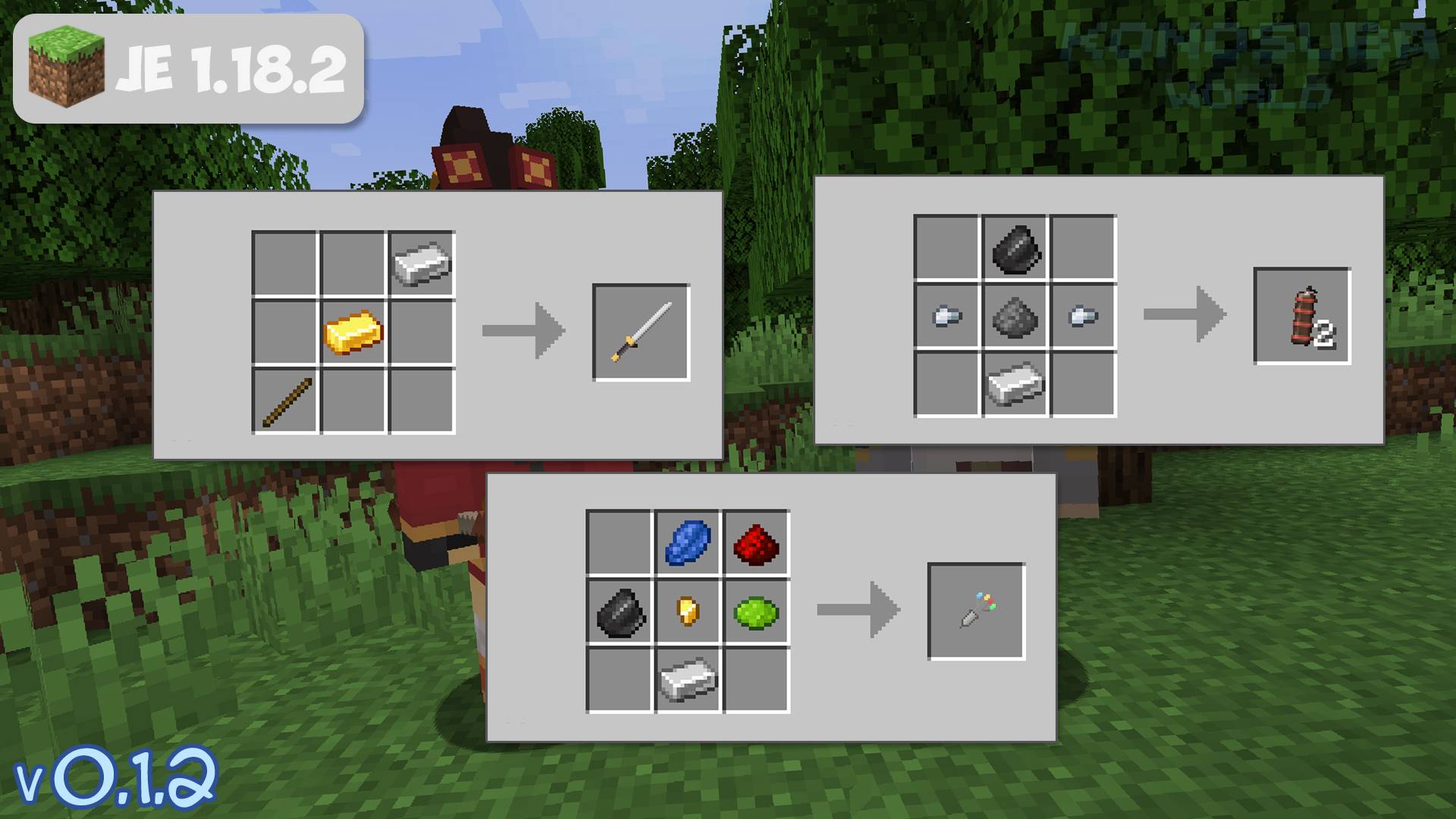Click the coal in the syringe recipe
Screen dimensions: 1456x819
tap(618, 610)
